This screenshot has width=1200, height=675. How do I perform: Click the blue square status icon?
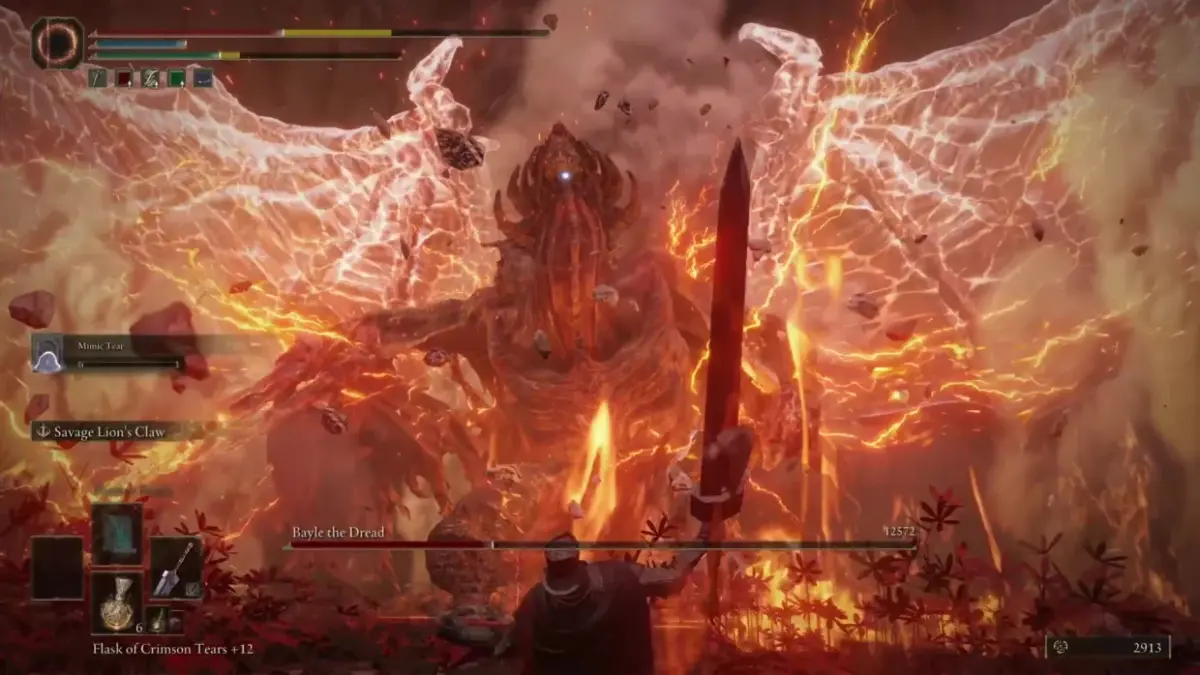click(203, 78)
